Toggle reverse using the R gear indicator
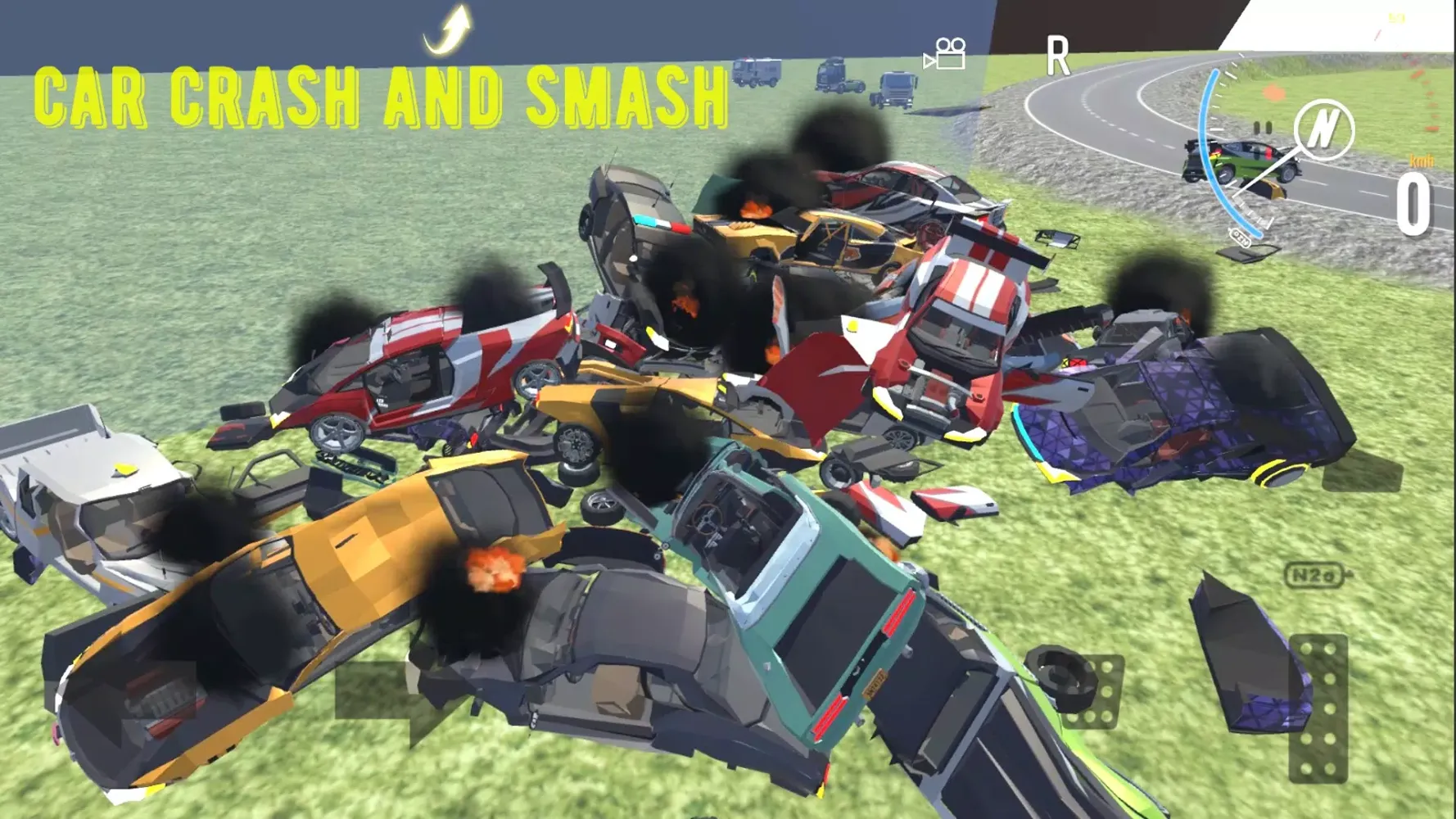The image size is (1456, 819). 1060,56
